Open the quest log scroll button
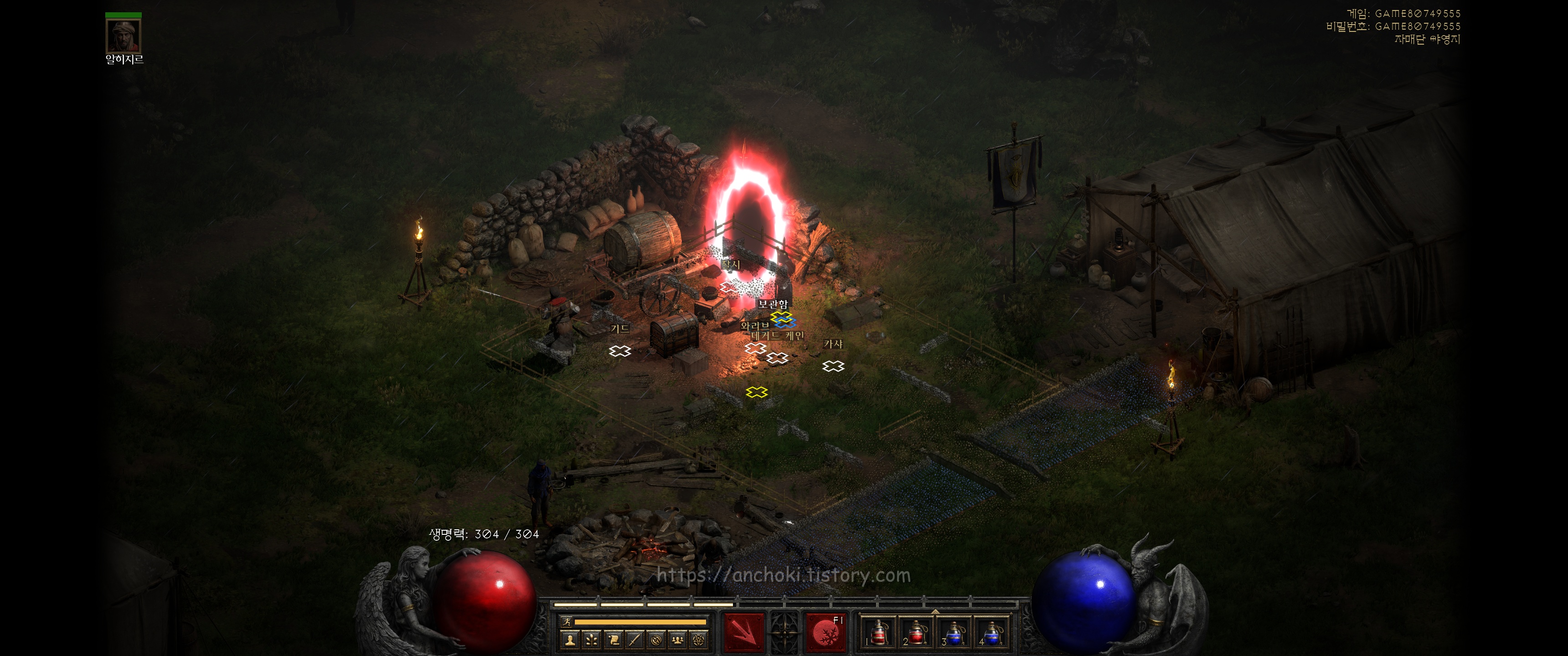Image resolution: width=1568 pixels, height=656 pixels. [614, 640]
